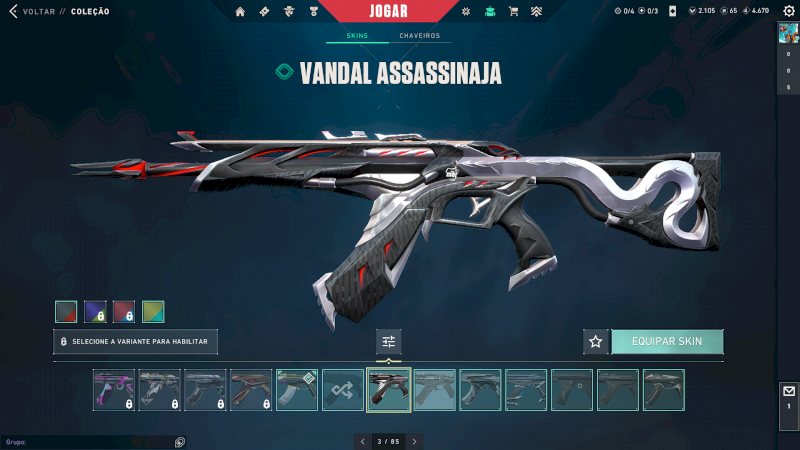Go to the next skin page arrow

coord(415,441)
